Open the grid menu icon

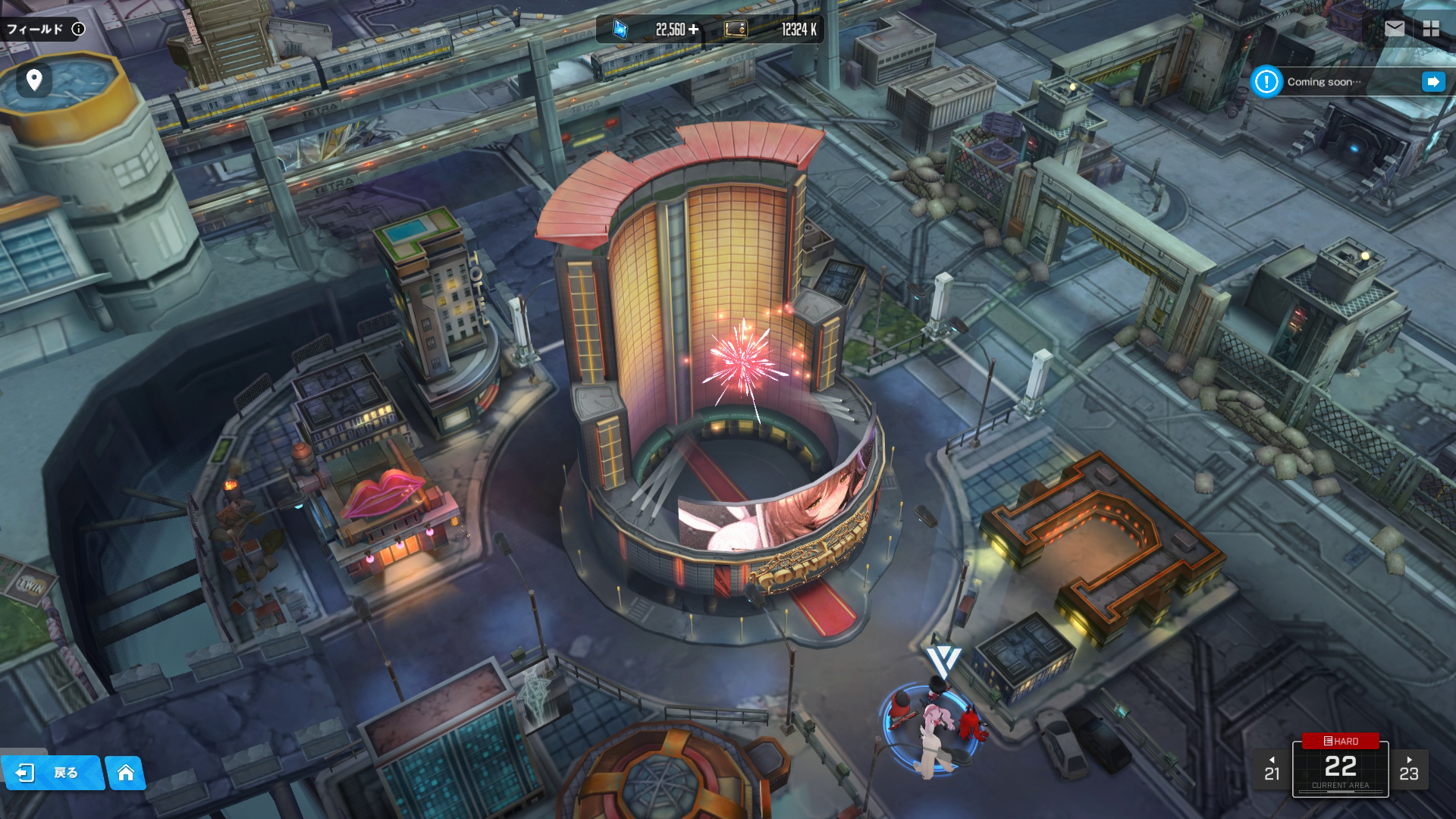(1431, 29)
